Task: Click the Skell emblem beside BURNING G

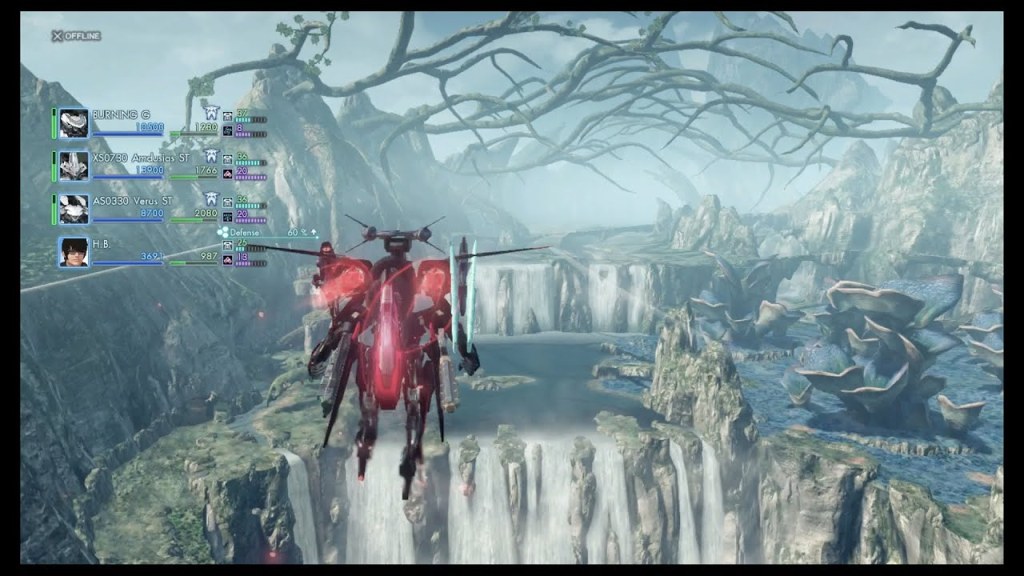Action: [210, 114]
